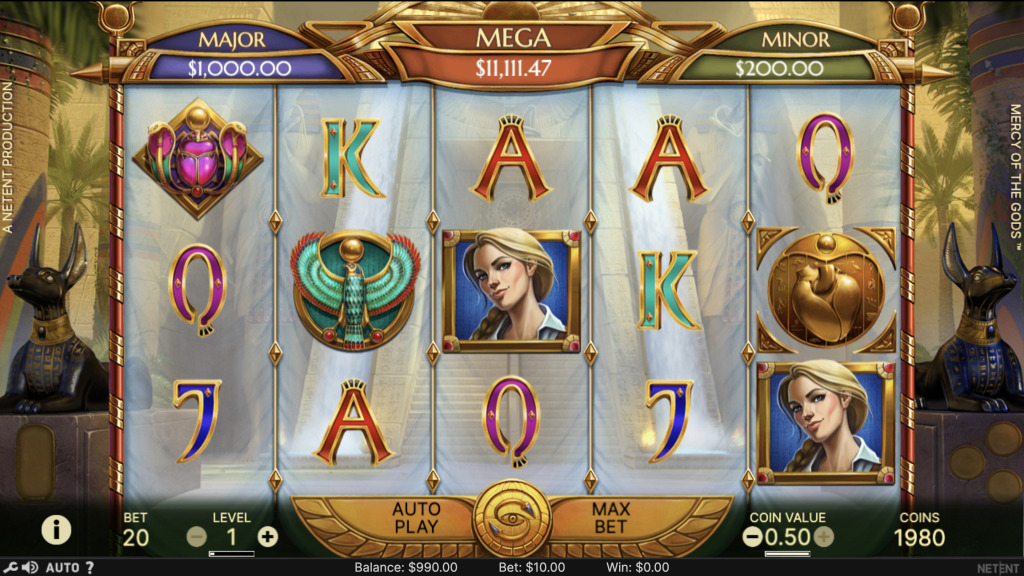The width and height of the screenshot is (1024, 576).
Task: Start Auto Play mode
Action: coord(416,518)
